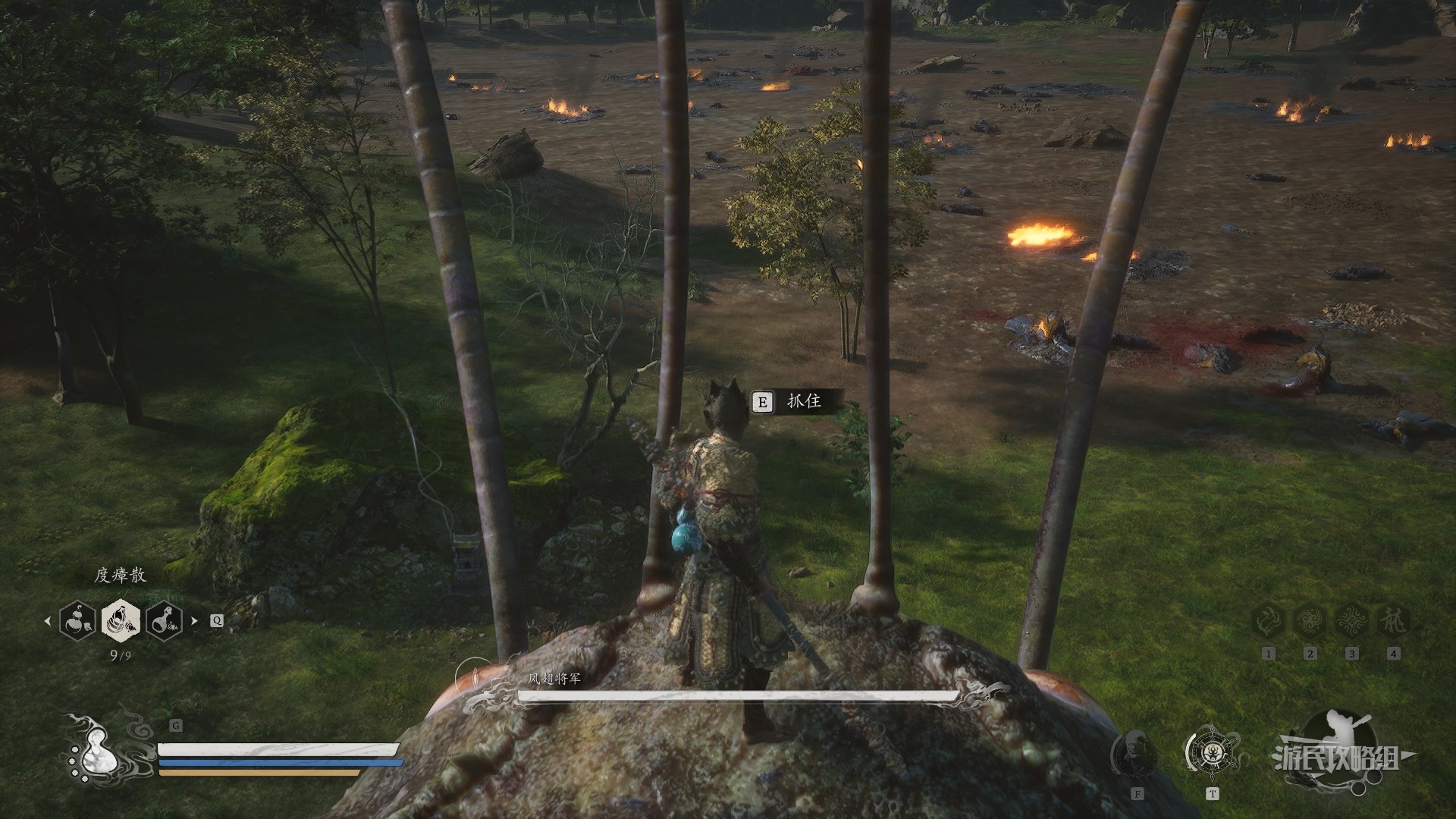The image size is (1456, 819).
Task: Activate the spirit skill head portrait icon
Action: [1135, 754]
